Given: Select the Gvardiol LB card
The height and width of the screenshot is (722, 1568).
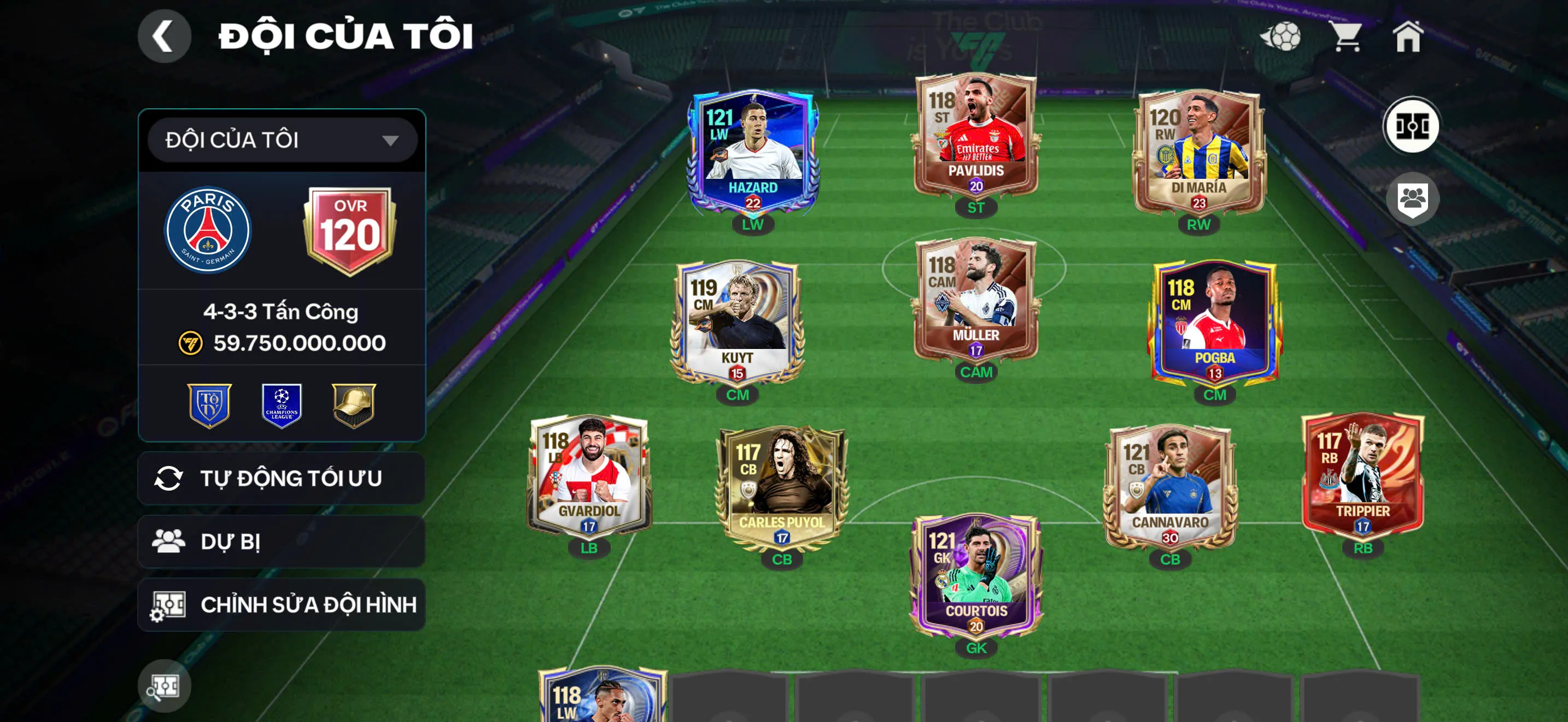Looking at the screenshot, I should coord(589,475).
